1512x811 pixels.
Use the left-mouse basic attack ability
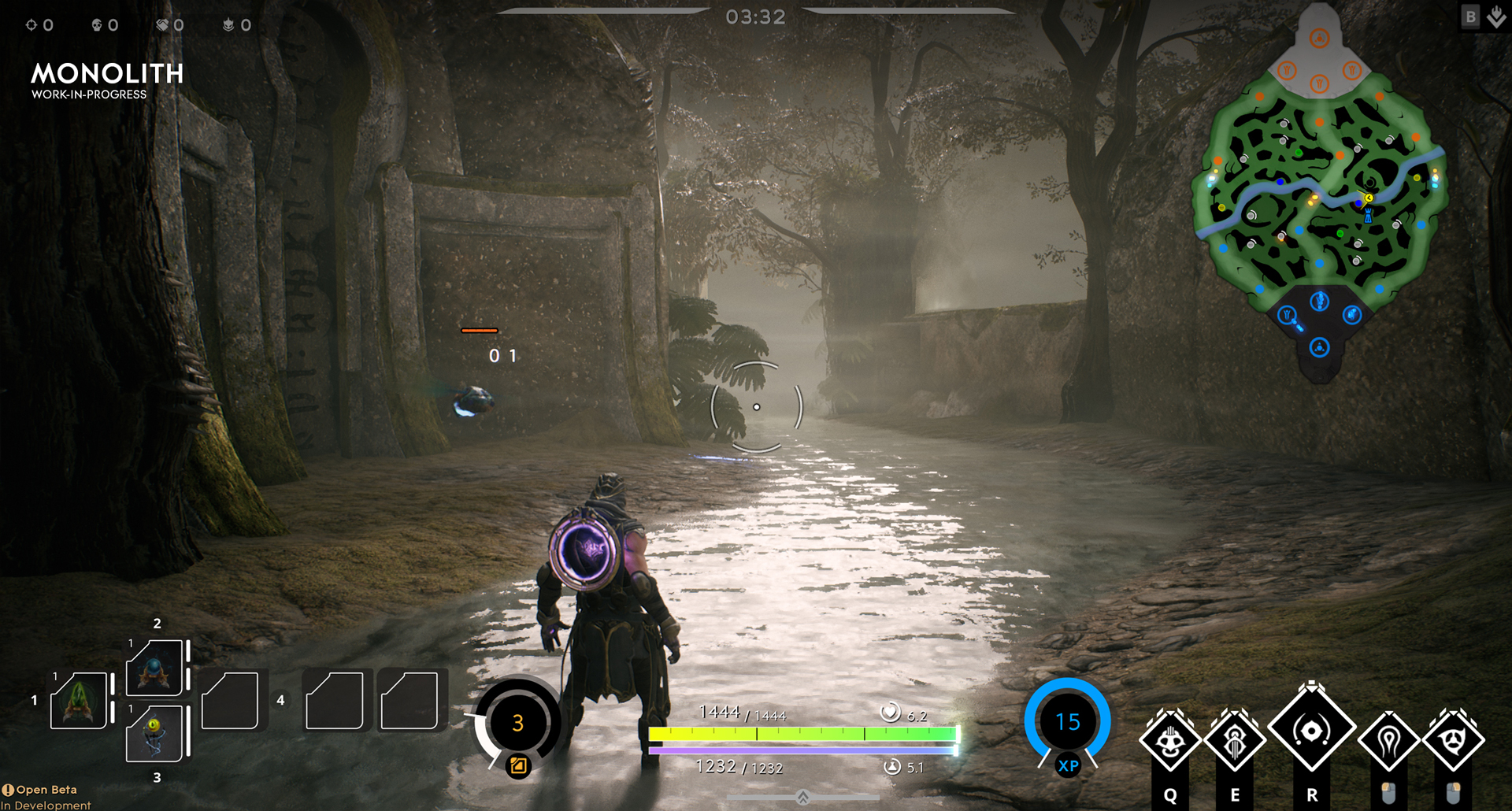point(1388,739)
